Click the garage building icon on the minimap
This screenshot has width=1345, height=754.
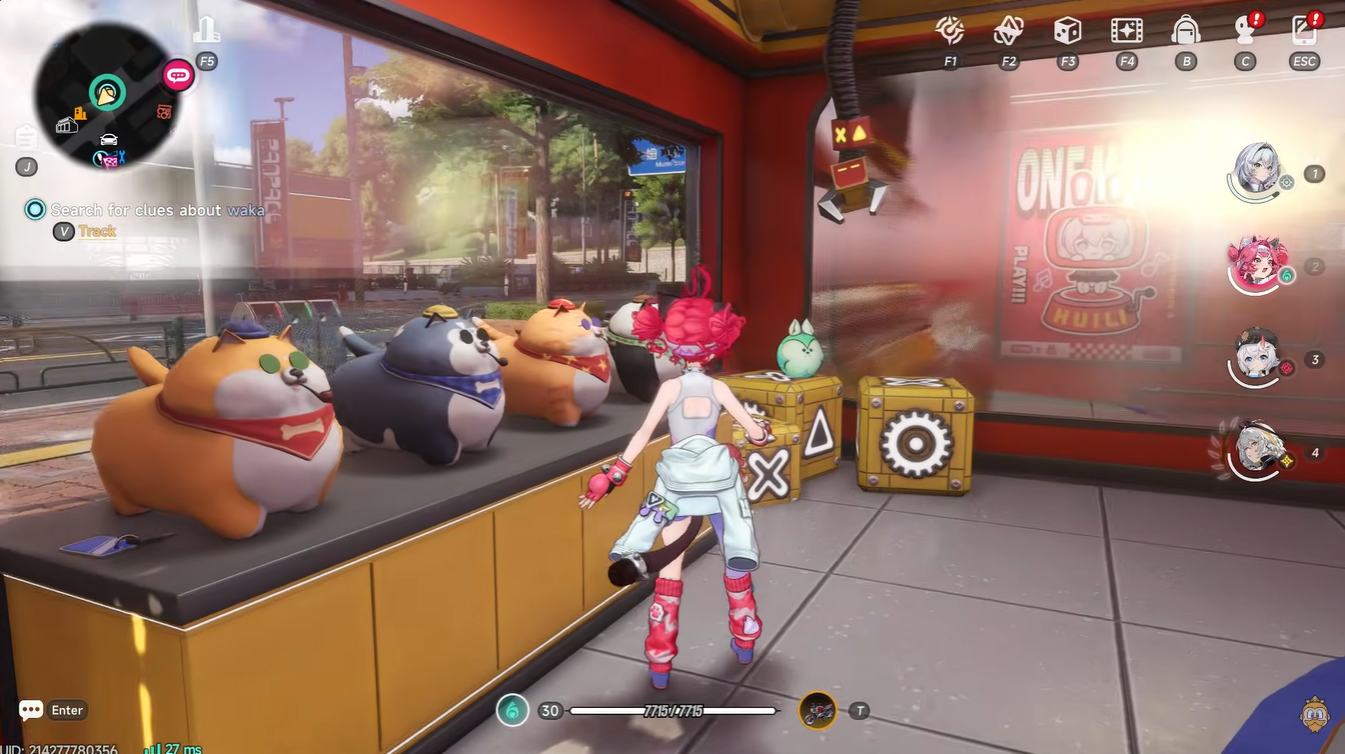[67, 125]
